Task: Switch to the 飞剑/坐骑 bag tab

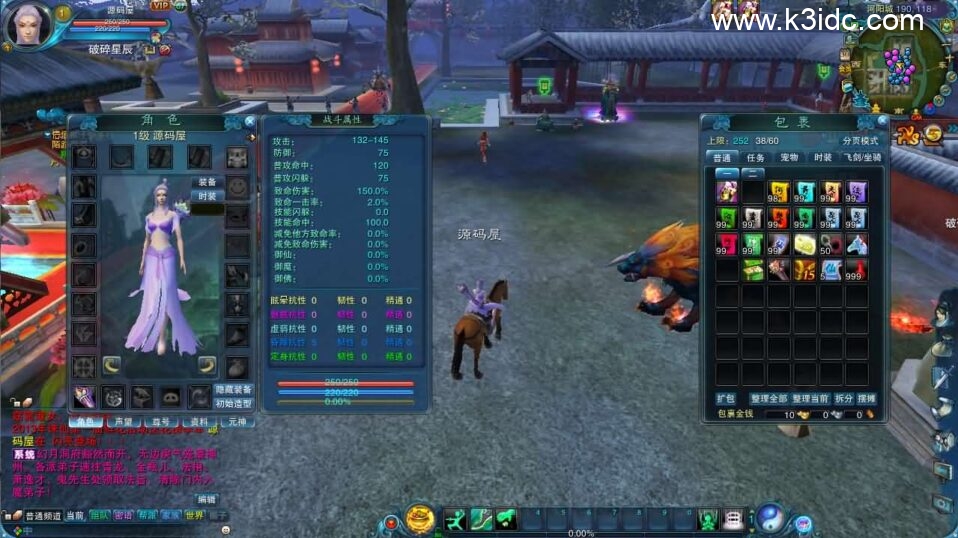Action: tap(861, 157)
